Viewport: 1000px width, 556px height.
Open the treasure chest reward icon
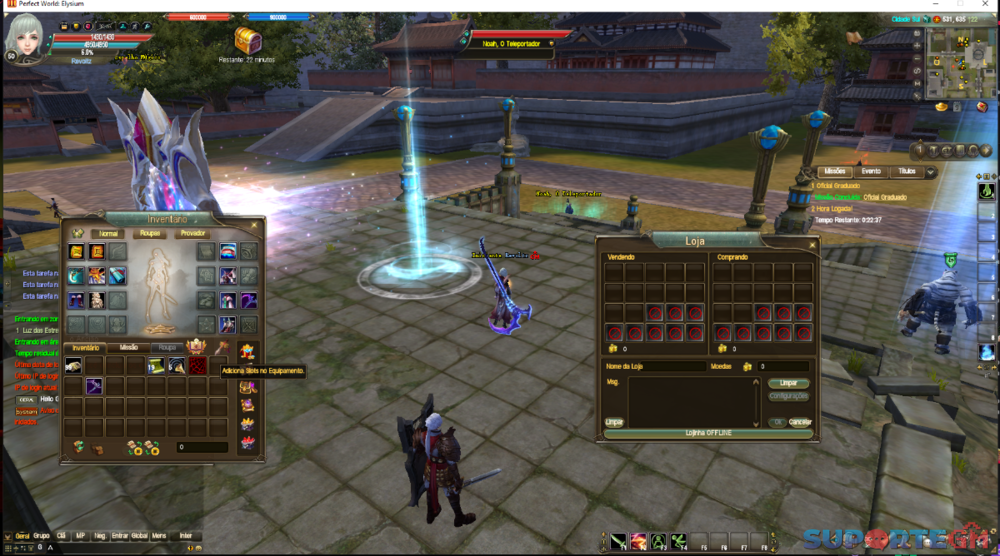(245, 40)
